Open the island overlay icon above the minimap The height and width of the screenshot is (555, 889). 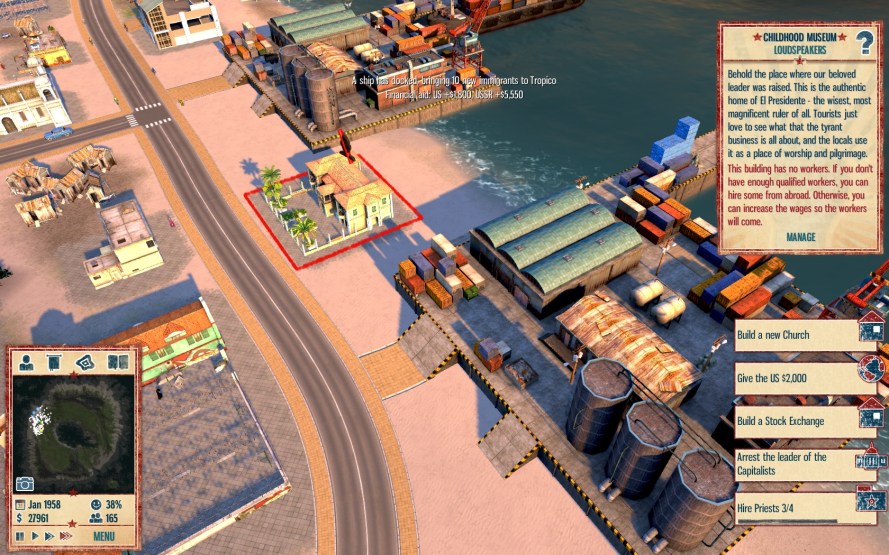point(87,362)
